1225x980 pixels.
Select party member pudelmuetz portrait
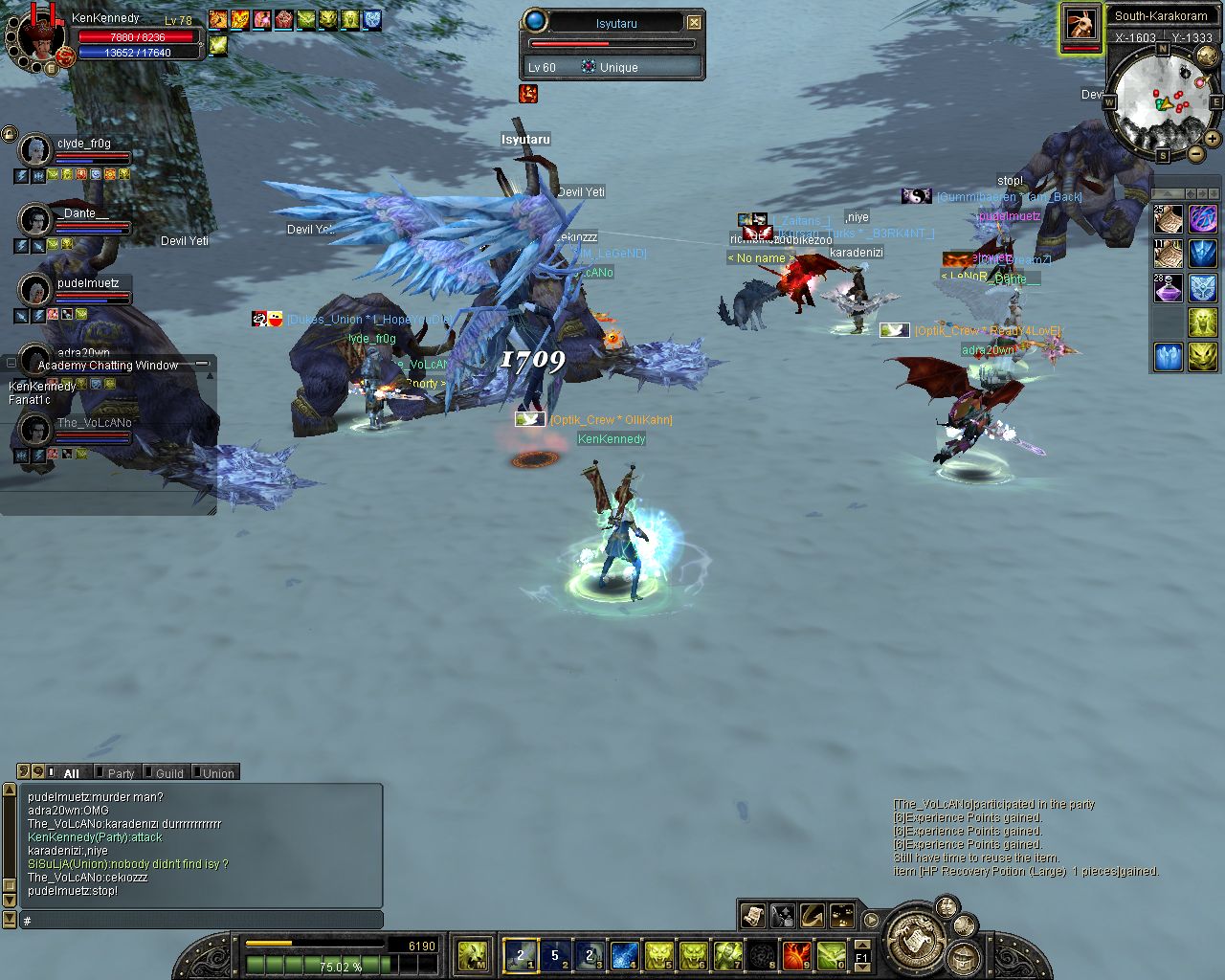pyautogui.click(x=35, y=289)
